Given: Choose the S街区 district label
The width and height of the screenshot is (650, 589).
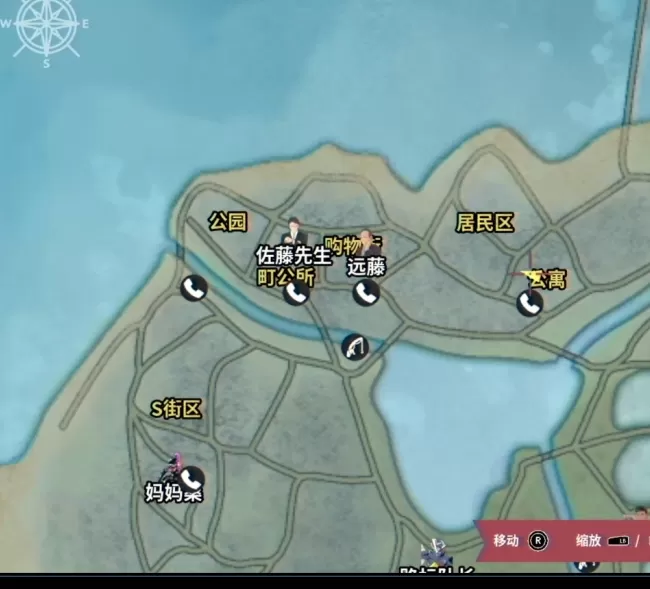Looking at the screenshot, I should click(x=176, y=408).
